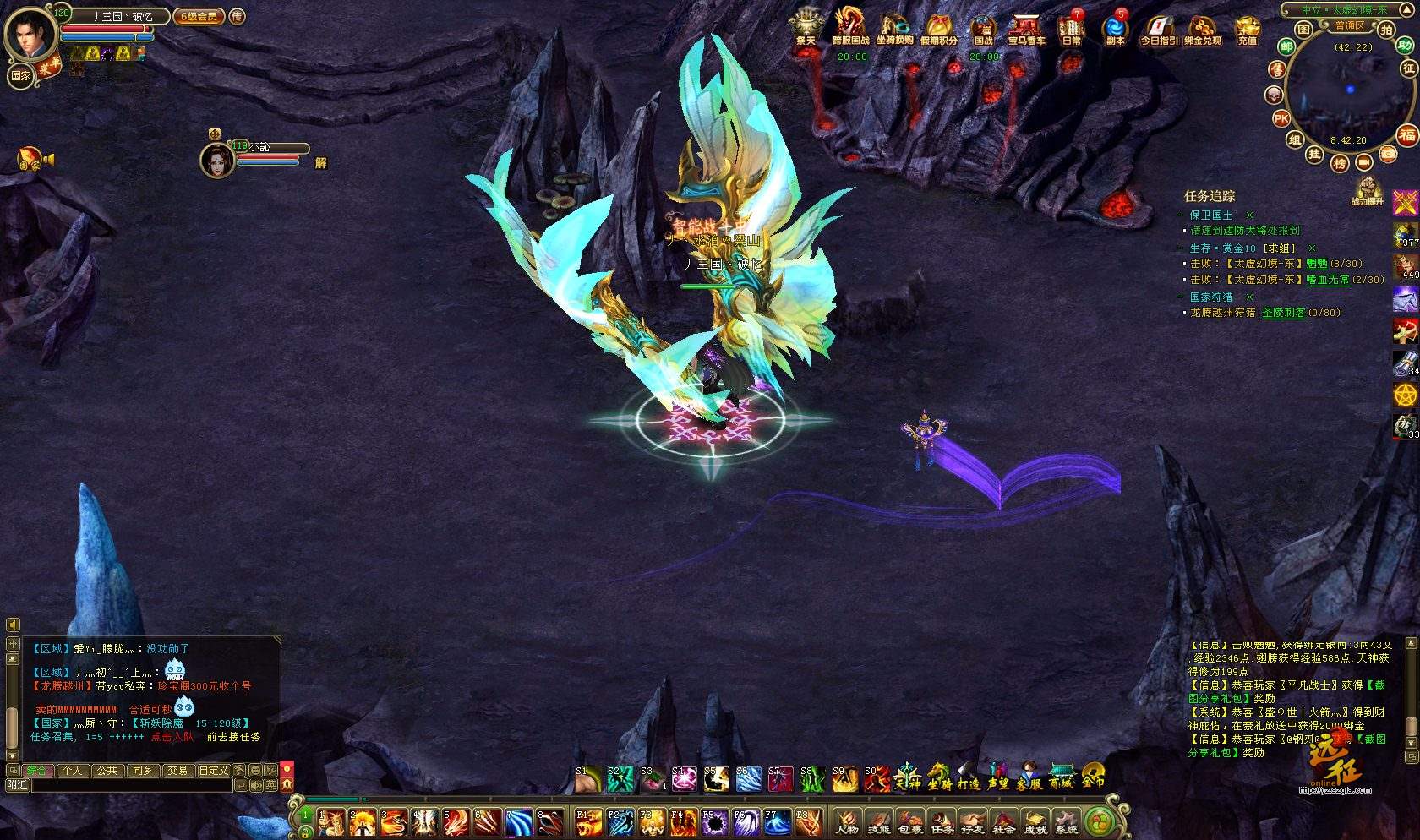Open the 商城 shop
The height and width of the screenshot is (840, 1420).
point(1062,776)
